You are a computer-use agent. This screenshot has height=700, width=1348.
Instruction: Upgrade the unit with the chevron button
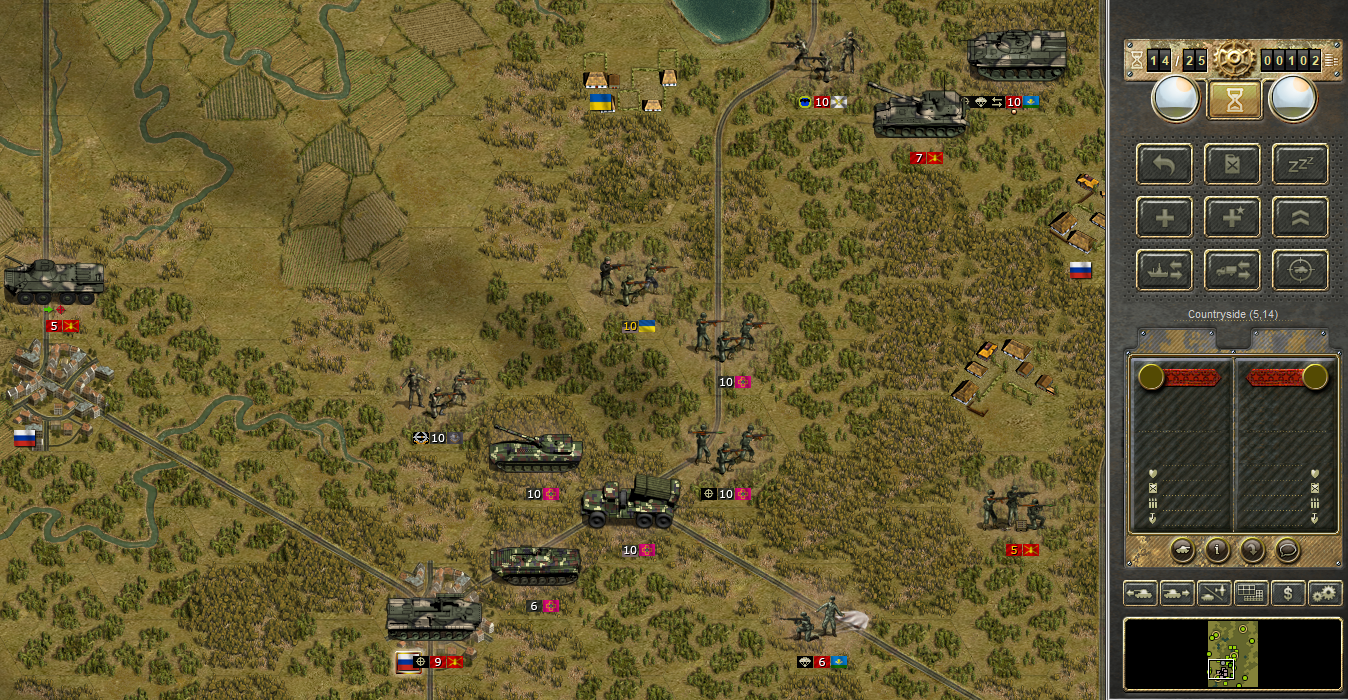tap(1300, 217)
